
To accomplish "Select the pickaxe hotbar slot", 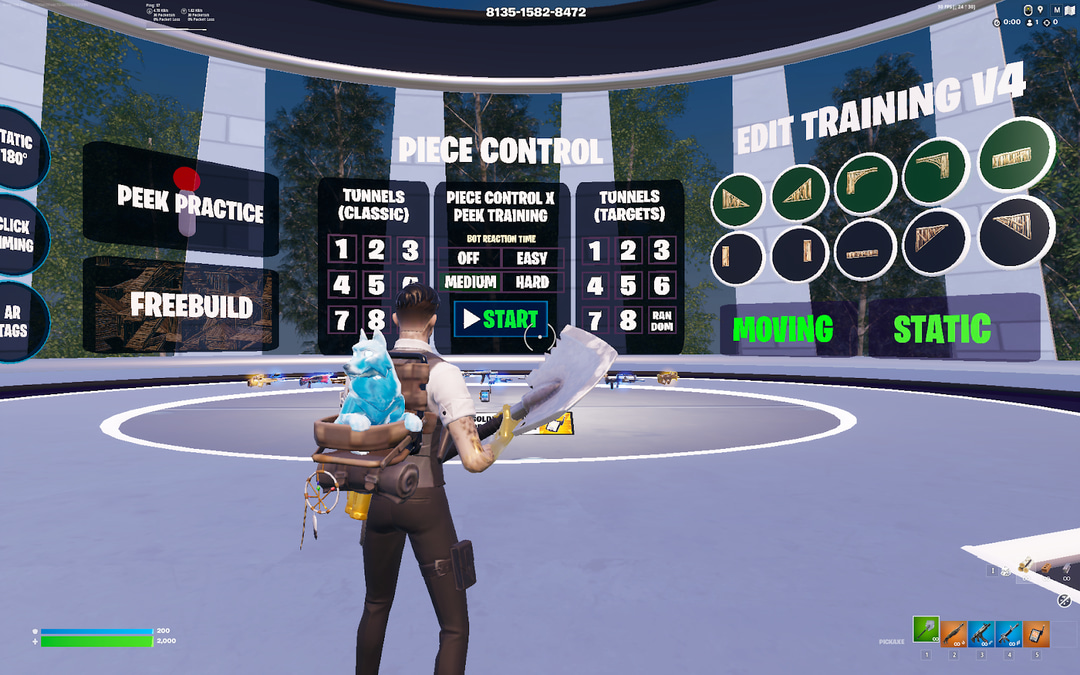I will (x=926, y=634).
